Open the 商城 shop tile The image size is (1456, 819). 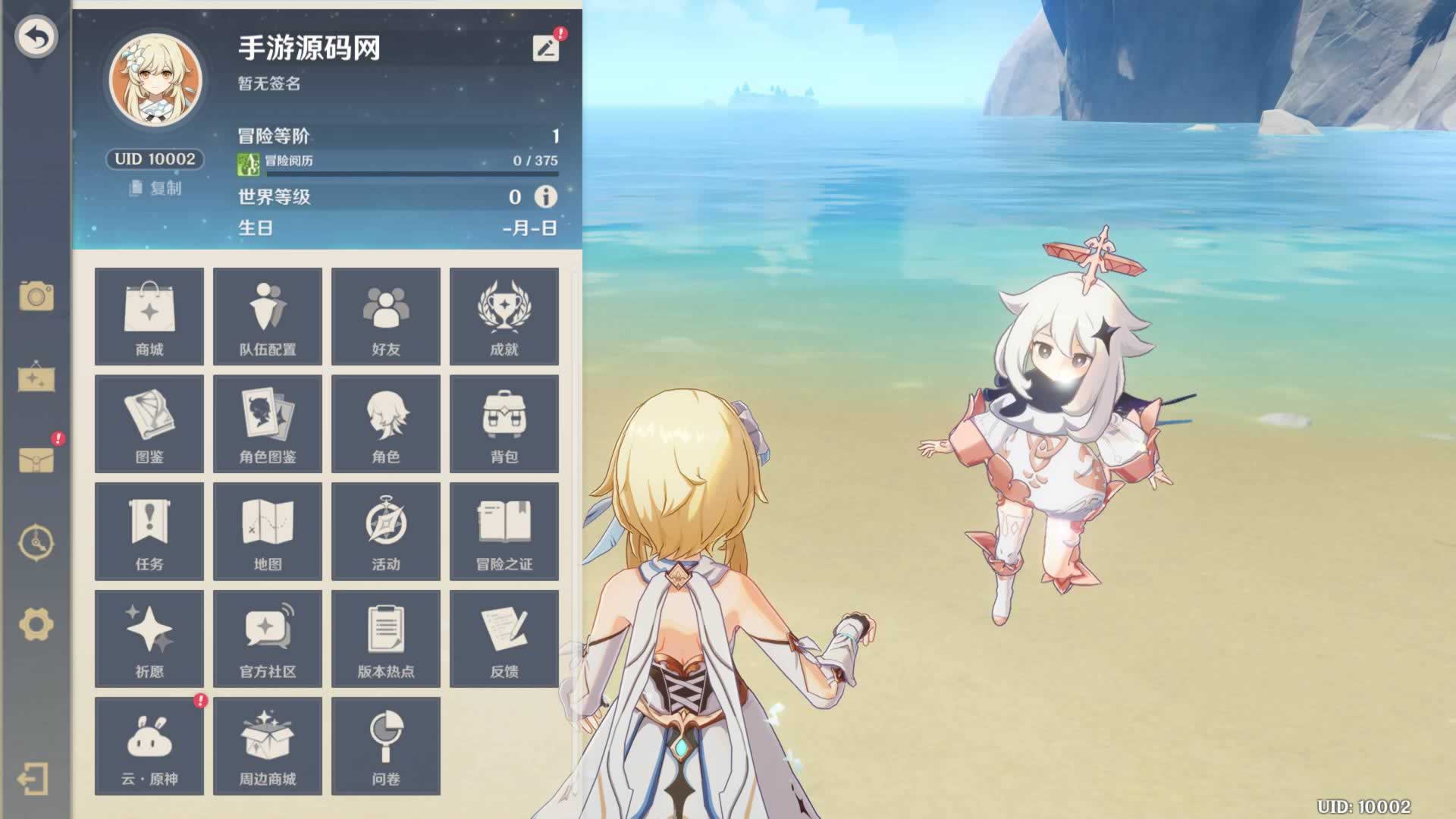point(149,316)
